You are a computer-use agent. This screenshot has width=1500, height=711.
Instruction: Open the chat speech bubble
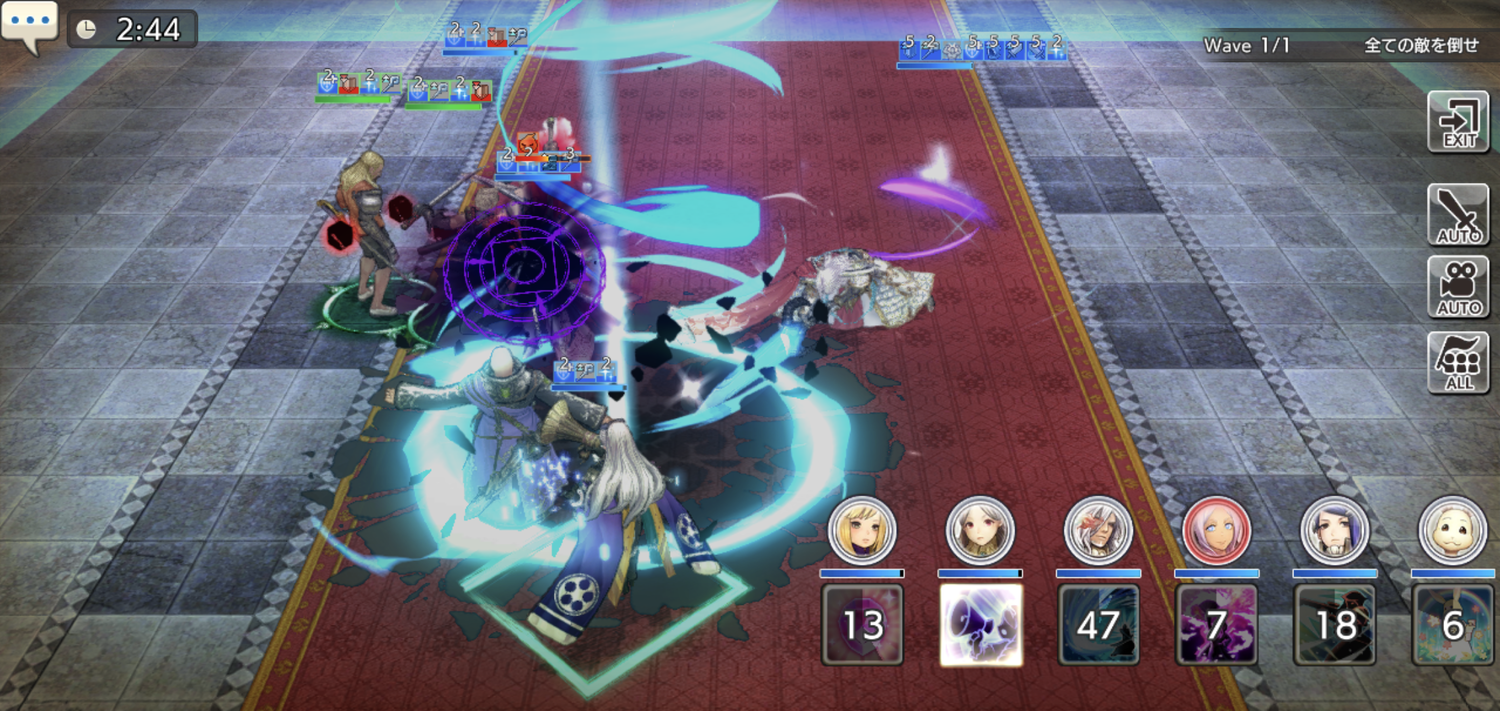tap(29, 27)
